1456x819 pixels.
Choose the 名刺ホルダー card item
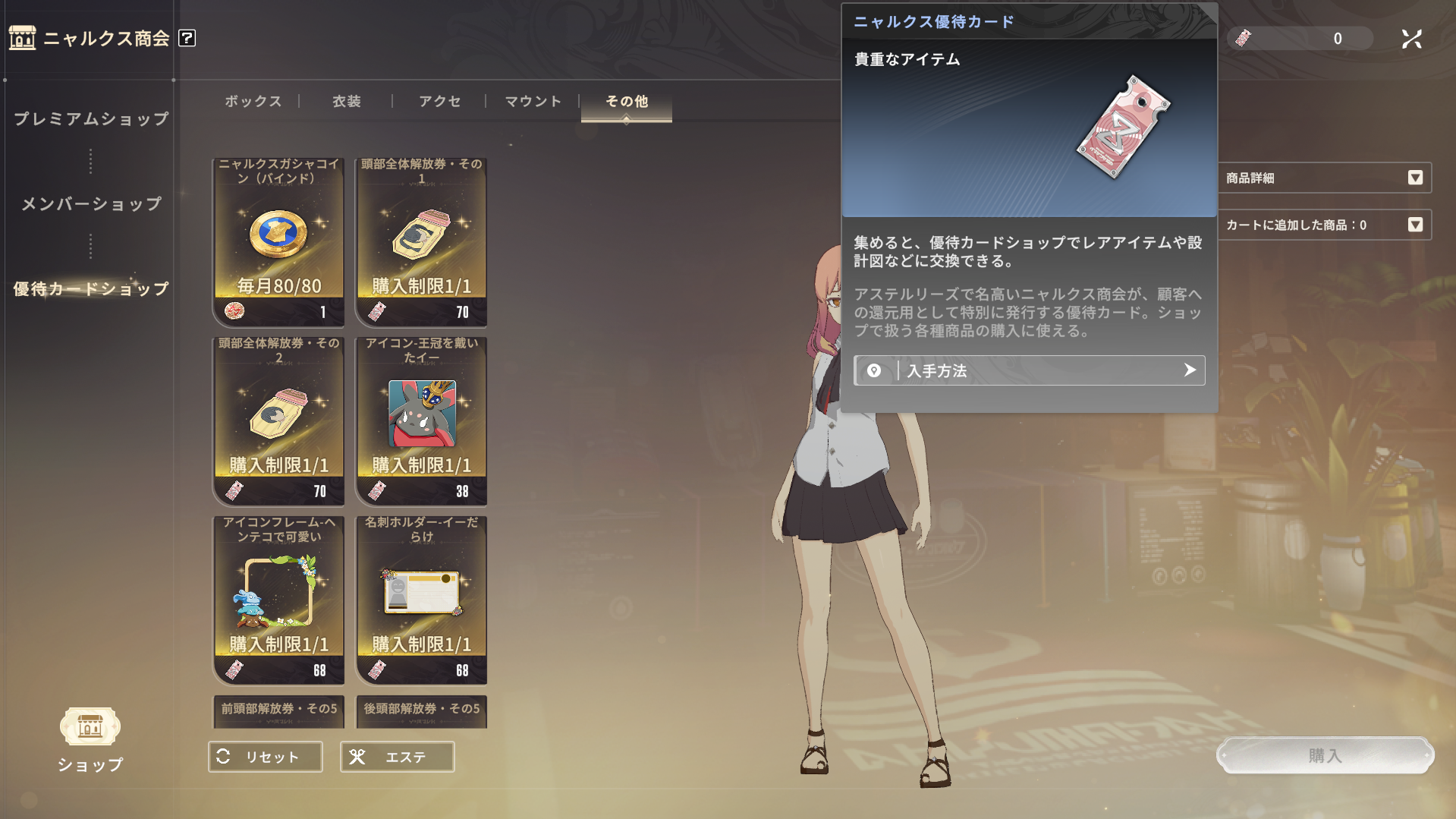point(421,600)
